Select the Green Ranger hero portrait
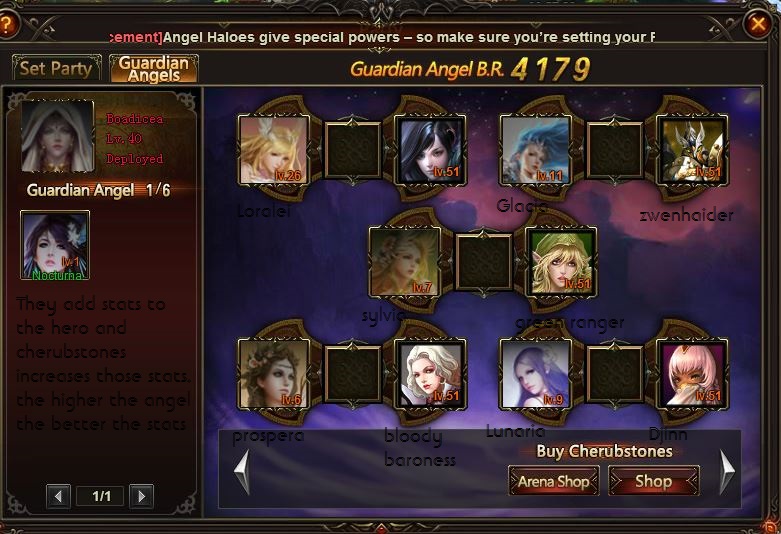 tap(561, 262)
